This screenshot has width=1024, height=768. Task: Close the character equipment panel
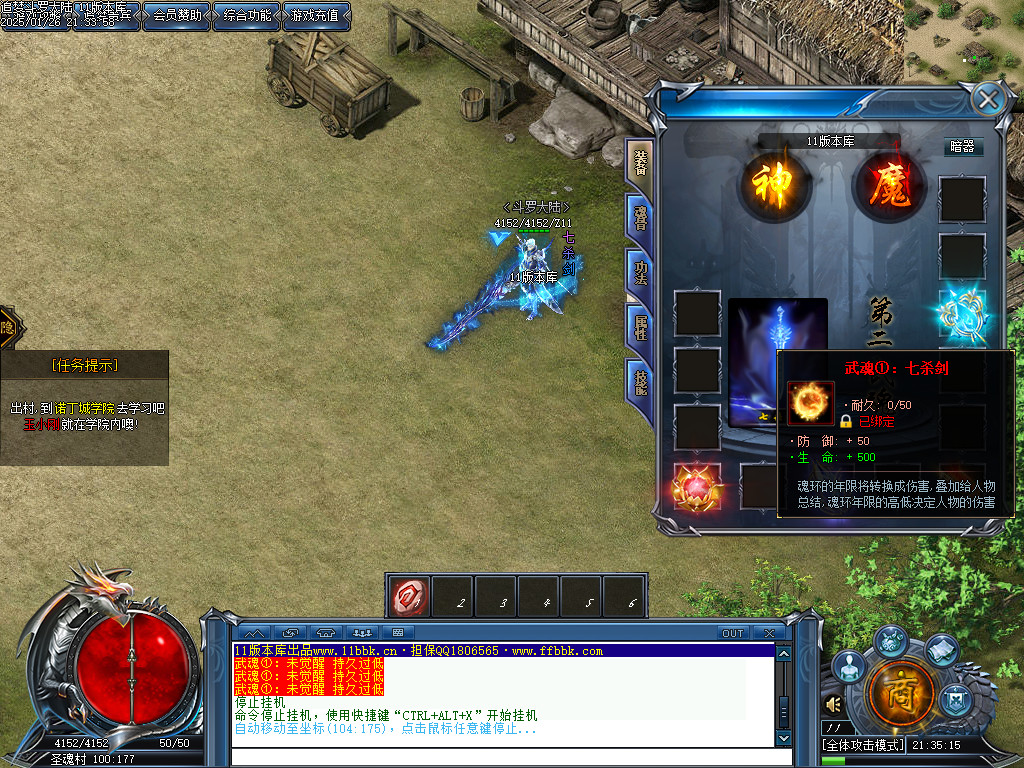988,98
